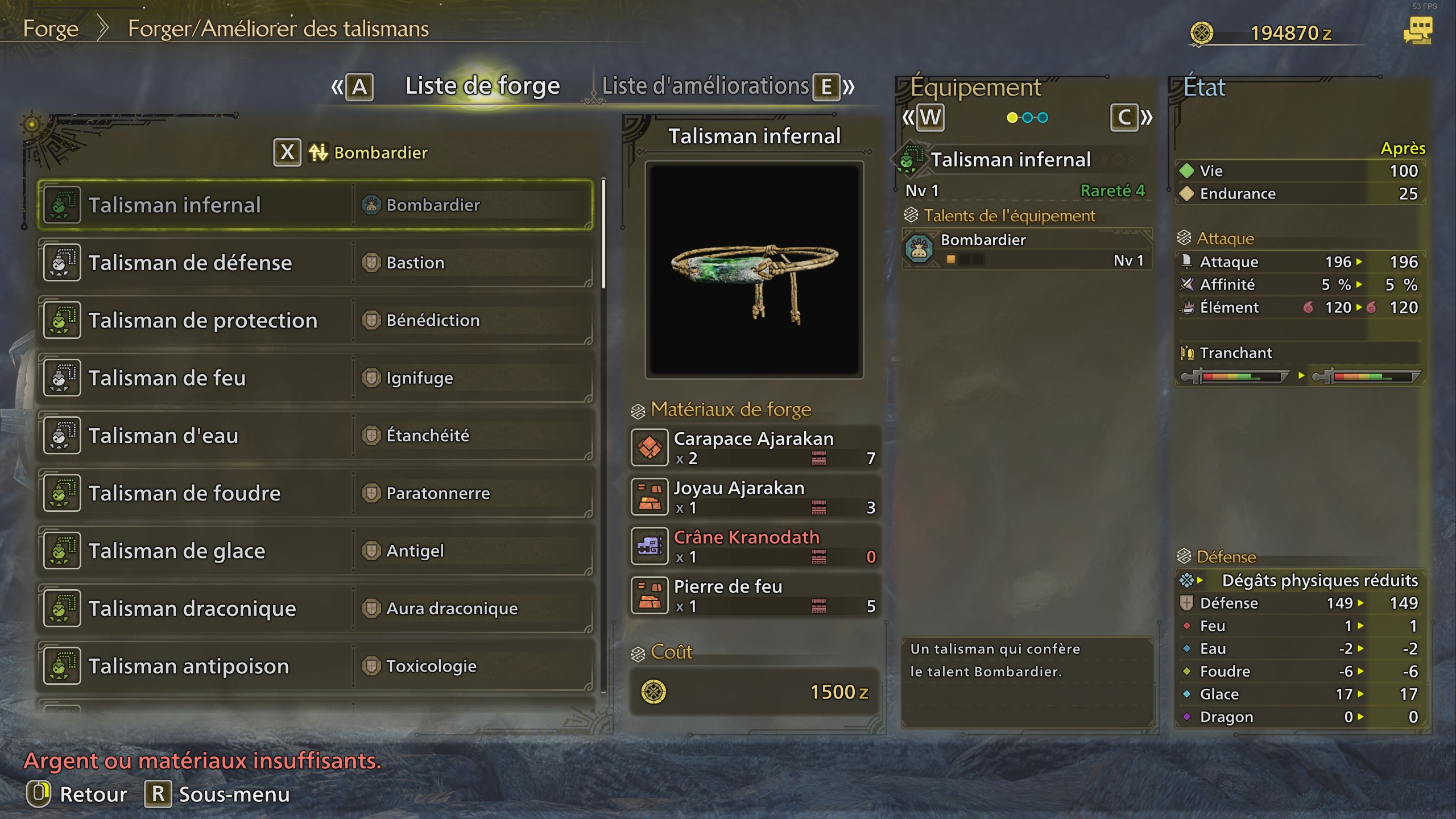
Task: Click the green talisman icon of Talisman de glace
Action: click(61, 550)
